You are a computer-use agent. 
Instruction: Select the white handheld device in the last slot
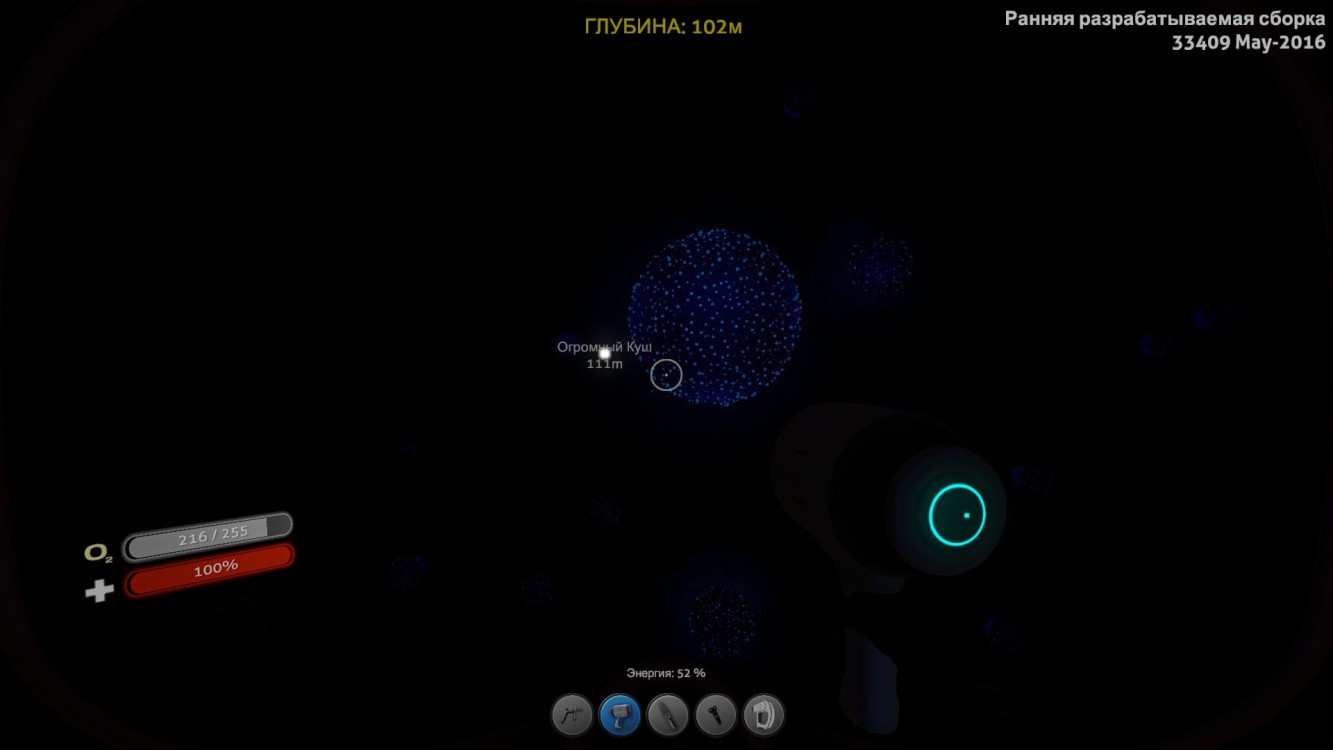(763, 715)
